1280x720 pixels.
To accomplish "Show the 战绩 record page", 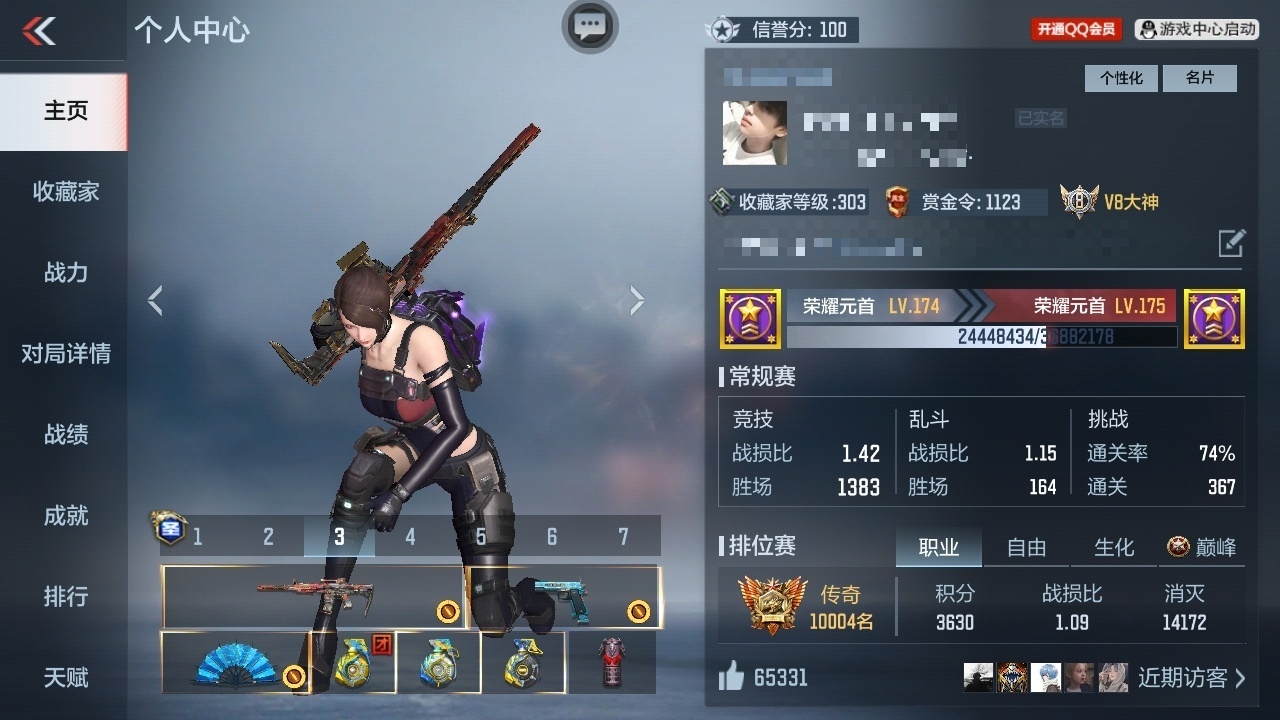I will point(65,435).
